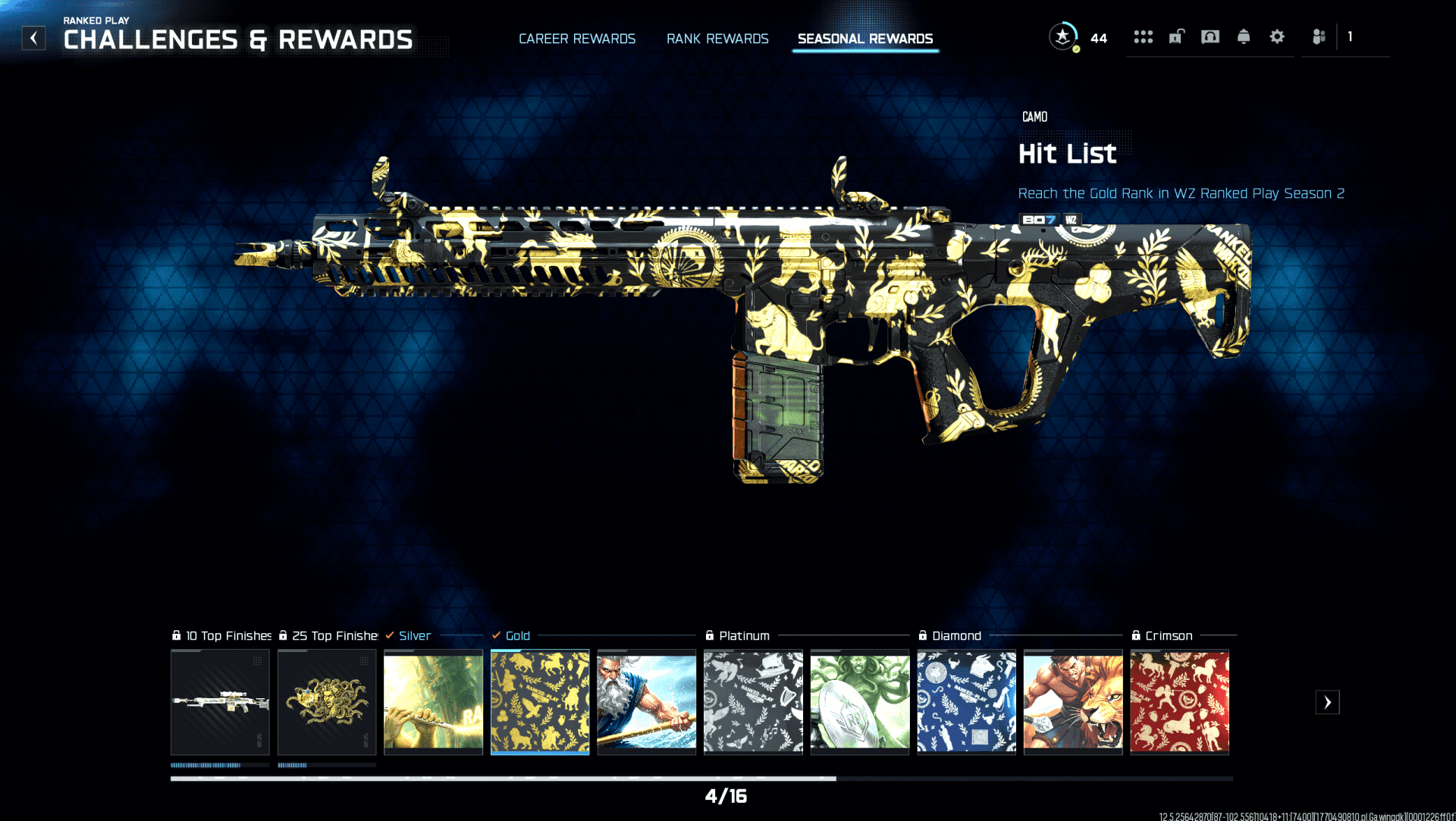1456x821 pixels.
Task: Go back using the arrow button
Action: tap(33, 38)
